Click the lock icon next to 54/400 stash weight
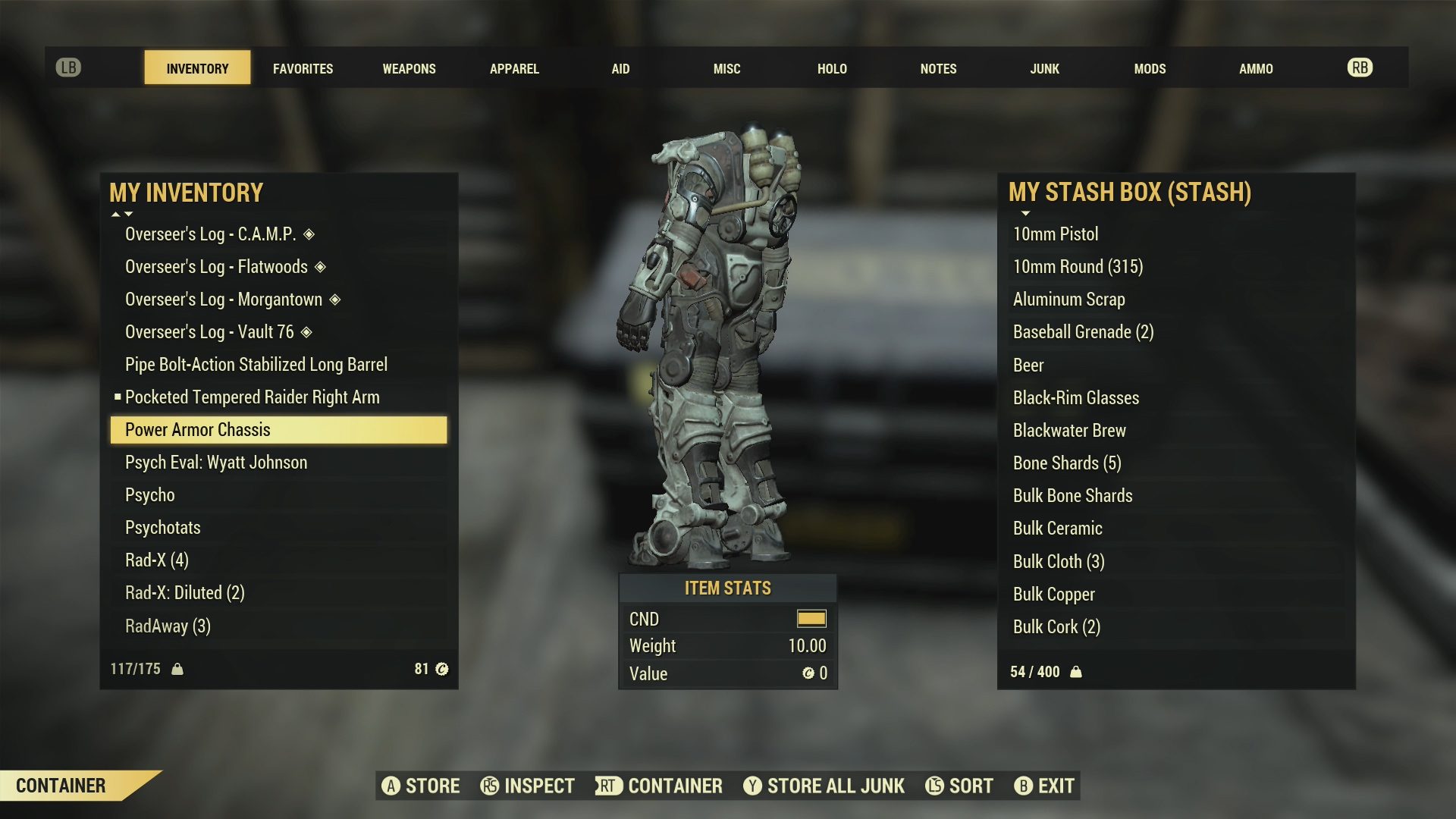Image resolution: width=1456 pixels, height=819 pixels. click(x=1077, y=672)
